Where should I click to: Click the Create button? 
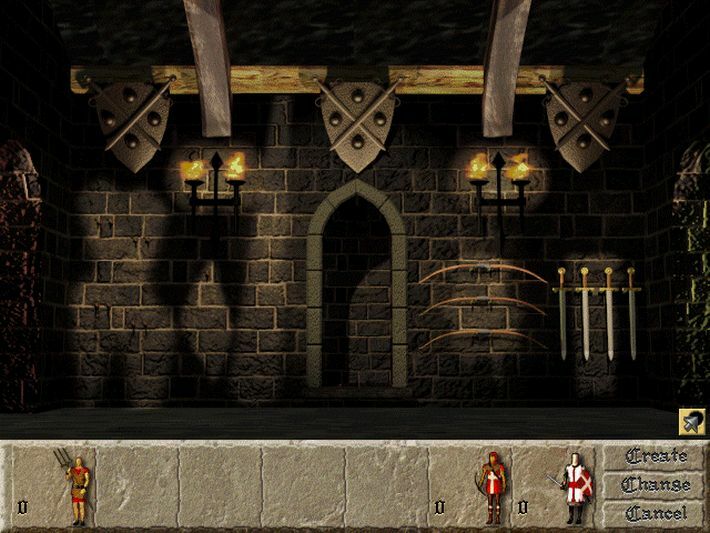pos(656,457)
